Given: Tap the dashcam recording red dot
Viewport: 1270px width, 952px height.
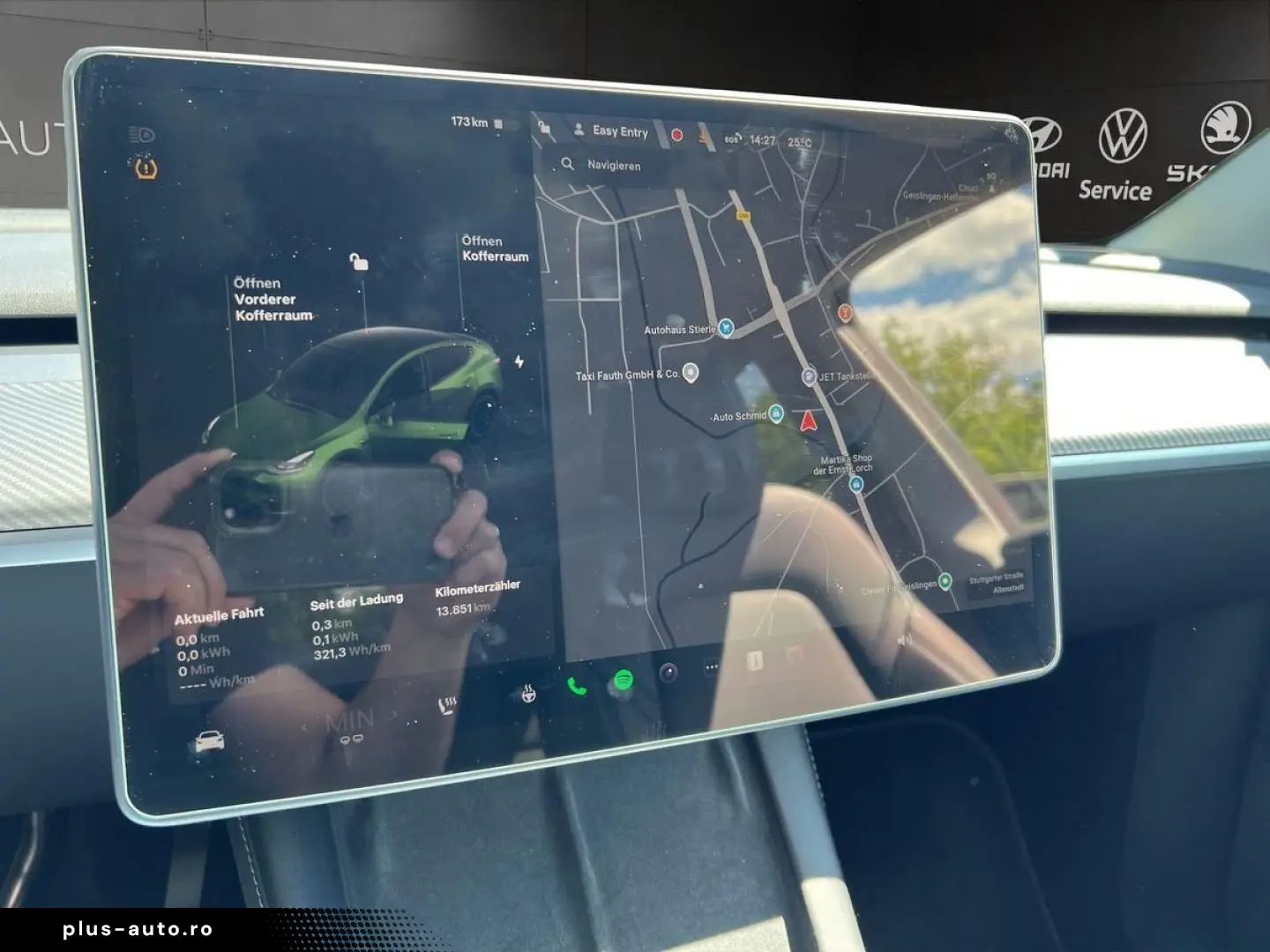Looking at the screenshot, I should coord(676,133).
